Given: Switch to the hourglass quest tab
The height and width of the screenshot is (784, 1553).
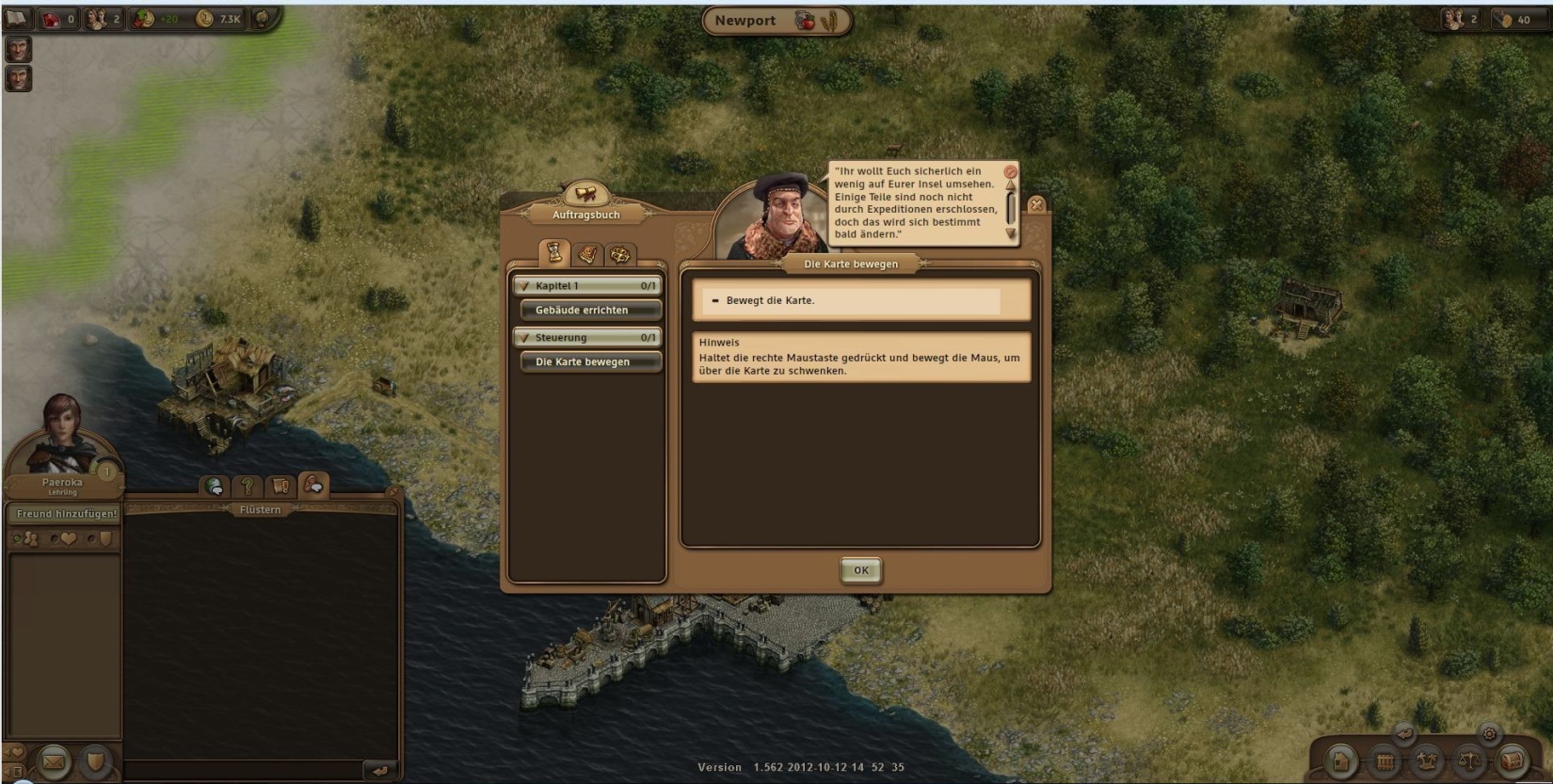Looking at the screenshot, I should pyautogui.click(x=554, y=252).
